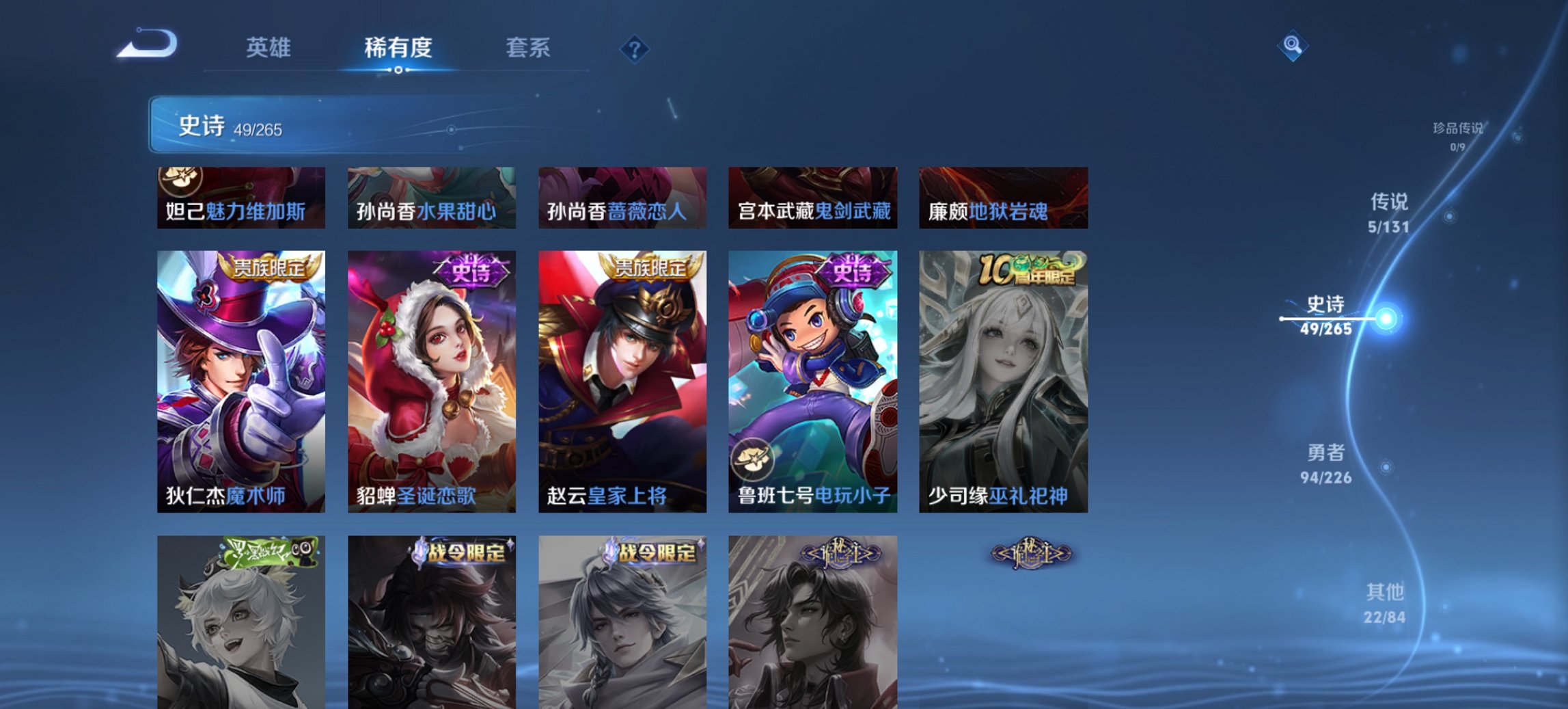
Task: Click the badge icon on 妲己魅力维加斯 thumbnail
Action: (x=179, y=180)
